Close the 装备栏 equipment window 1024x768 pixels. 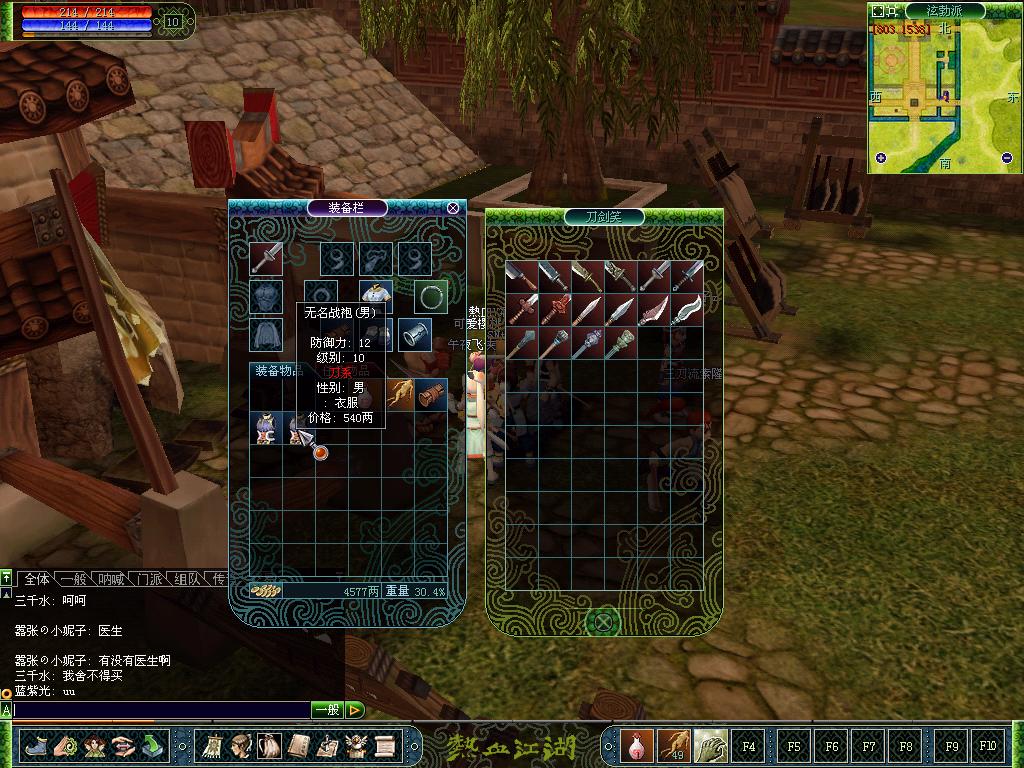click(453, 208)
